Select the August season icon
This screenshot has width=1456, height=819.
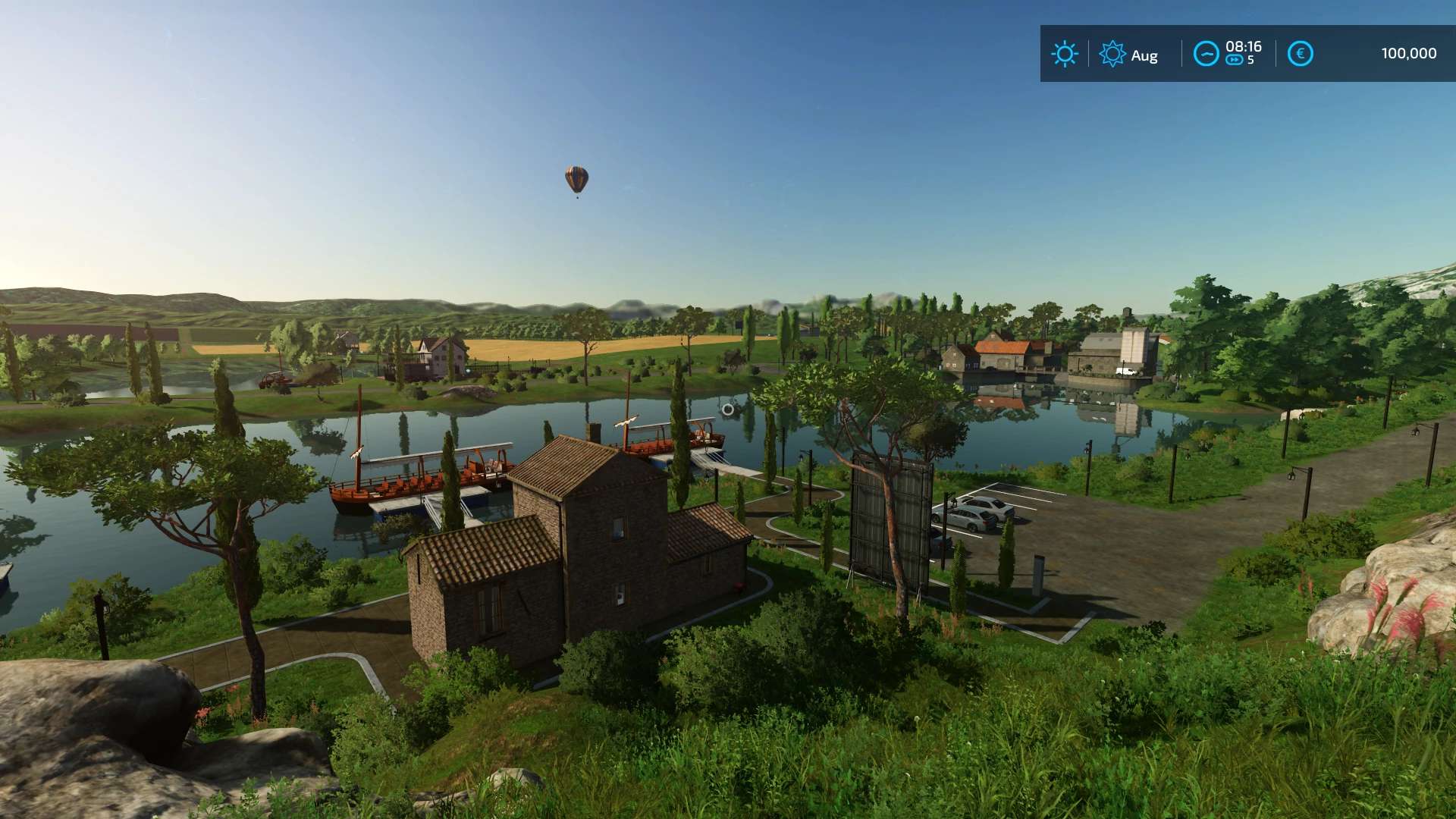click(1112, 54)
